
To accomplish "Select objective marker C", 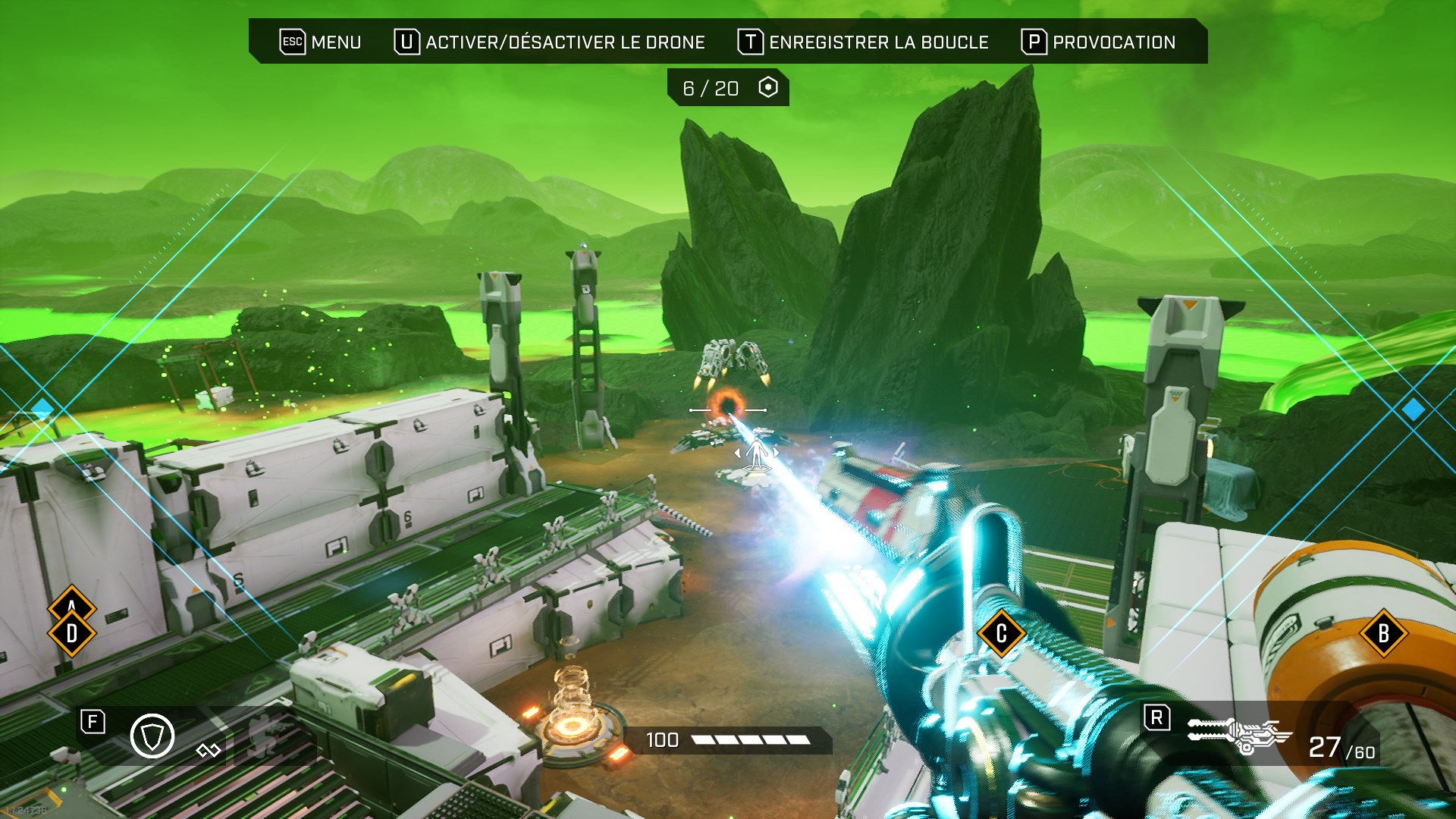I will [1001, 633].
